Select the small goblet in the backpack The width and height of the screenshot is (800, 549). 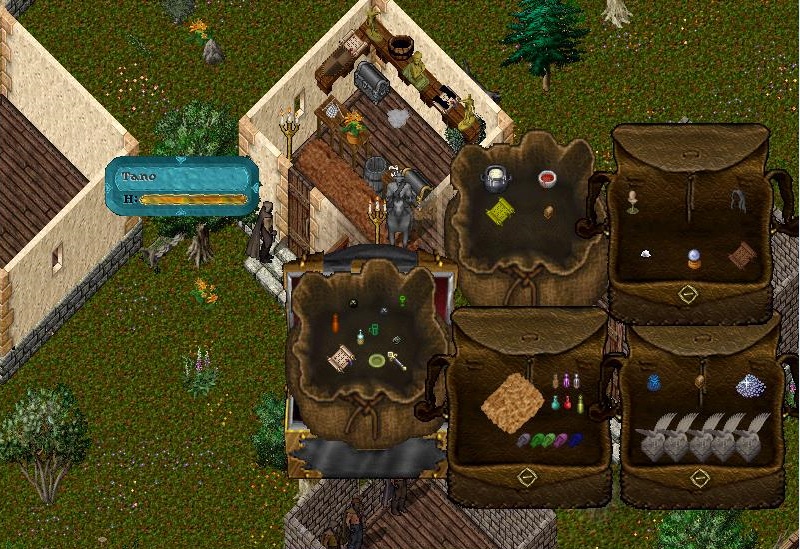pyautogui.click(x=632, y=202)
